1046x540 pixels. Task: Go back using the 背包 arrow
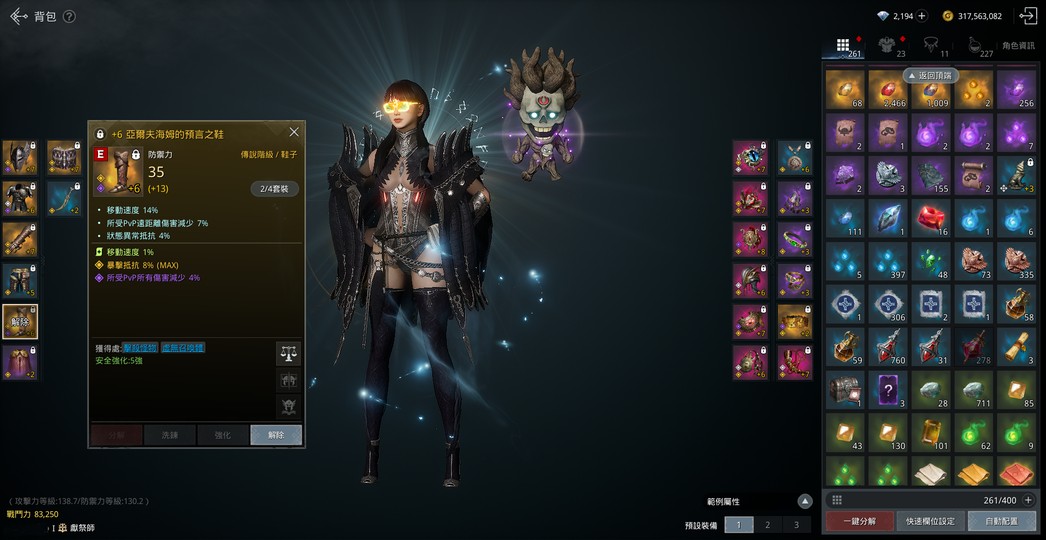pyautogui.click(x=18, y=16)
